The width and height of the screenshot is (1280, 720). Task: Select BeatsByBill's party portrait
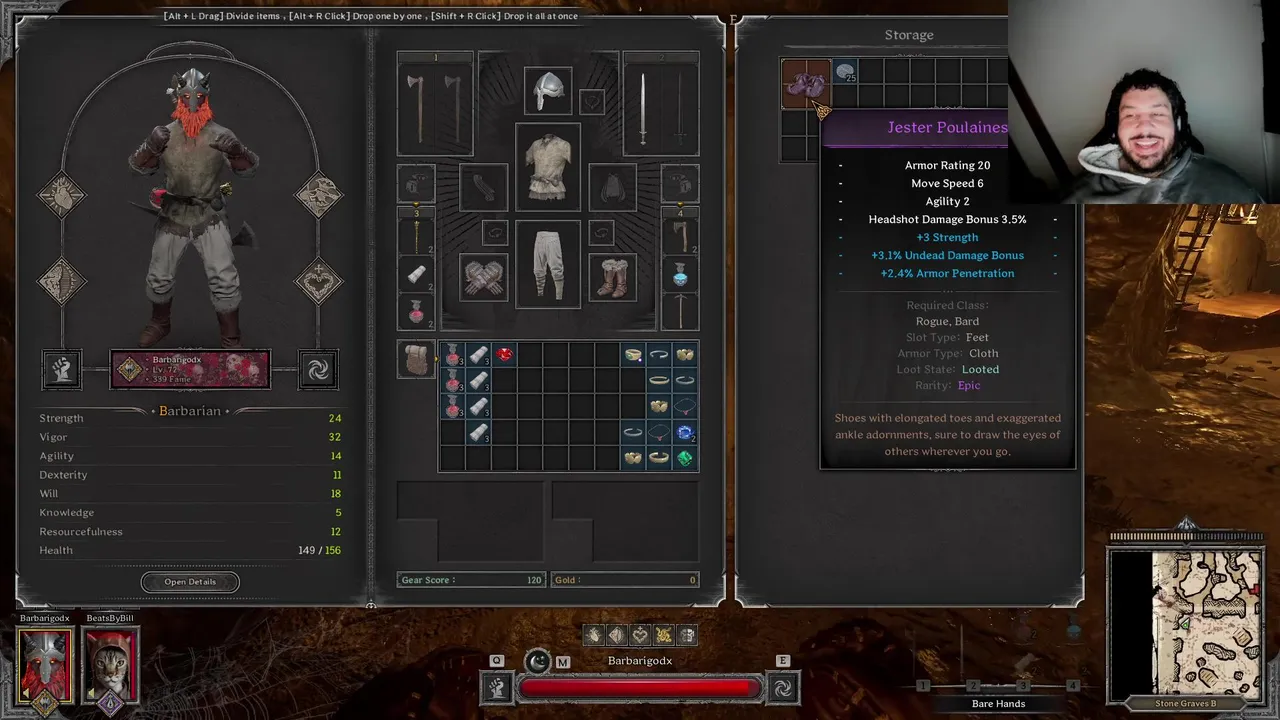click(x=110, y=665)
